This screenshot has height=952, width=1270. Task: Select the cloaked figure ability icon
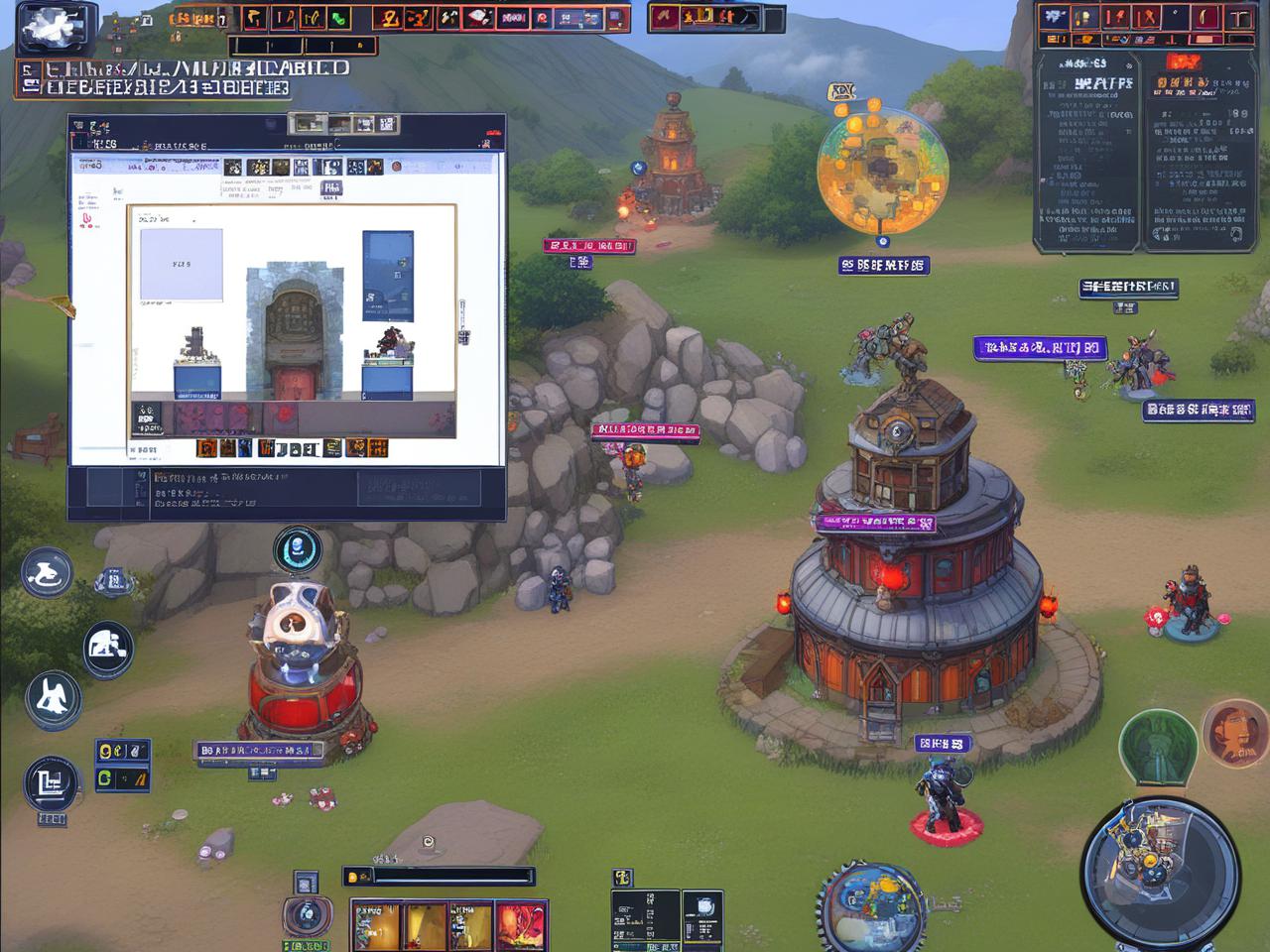pos(53,697)
